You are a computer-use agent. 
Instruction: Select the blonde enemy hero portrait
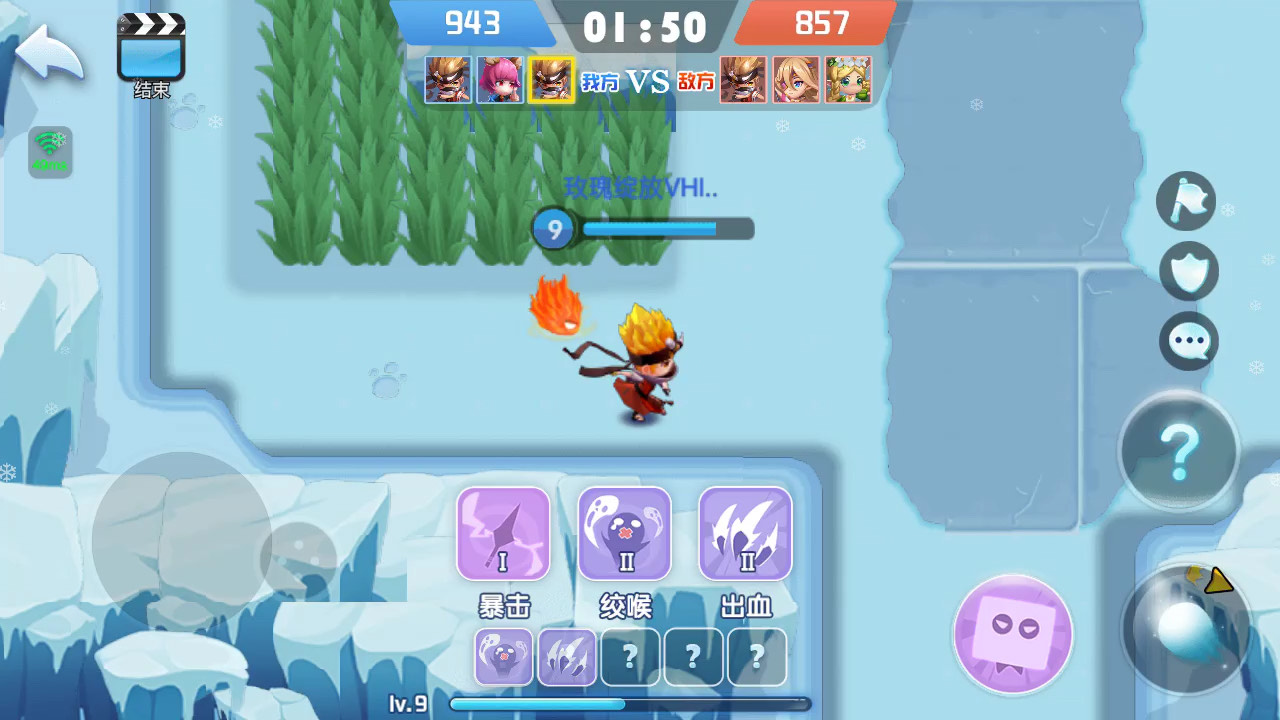coord(796,80)
